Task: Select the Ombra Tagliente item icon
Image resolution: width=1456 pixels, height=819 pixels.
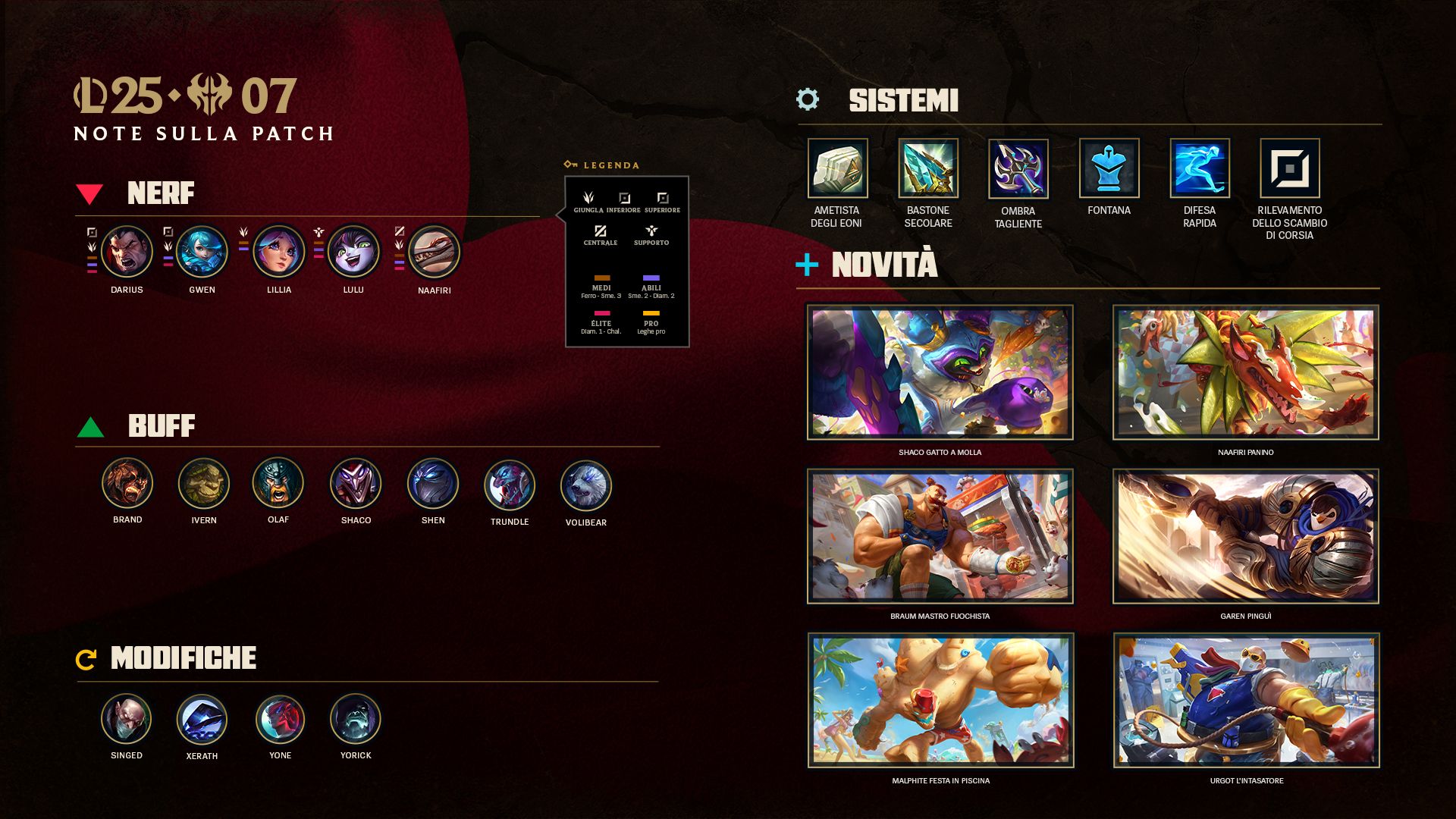Action: click(1018, 168)
